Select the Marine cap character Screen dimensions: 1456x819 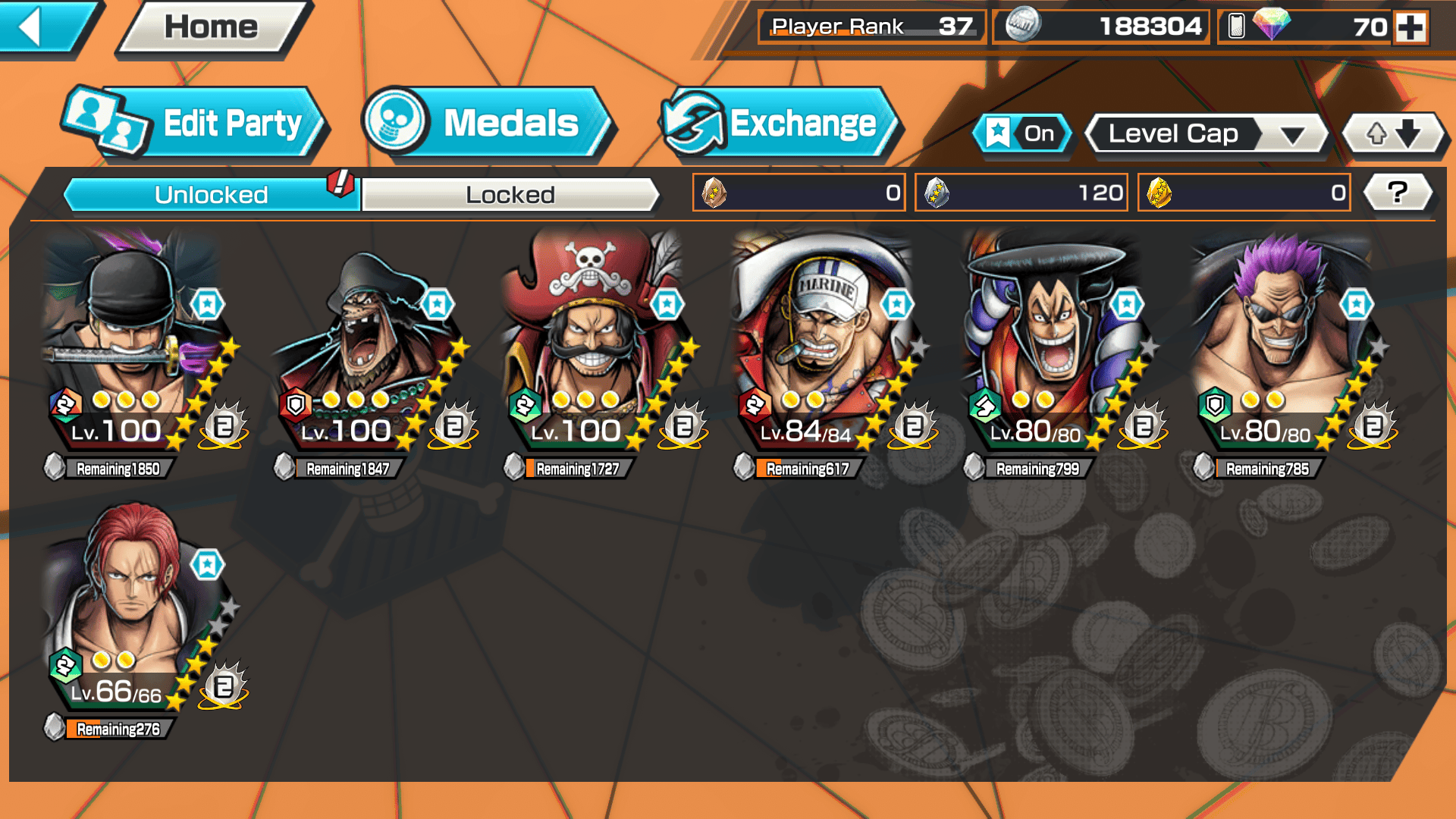pyautogui.click(x=824, y=341)
